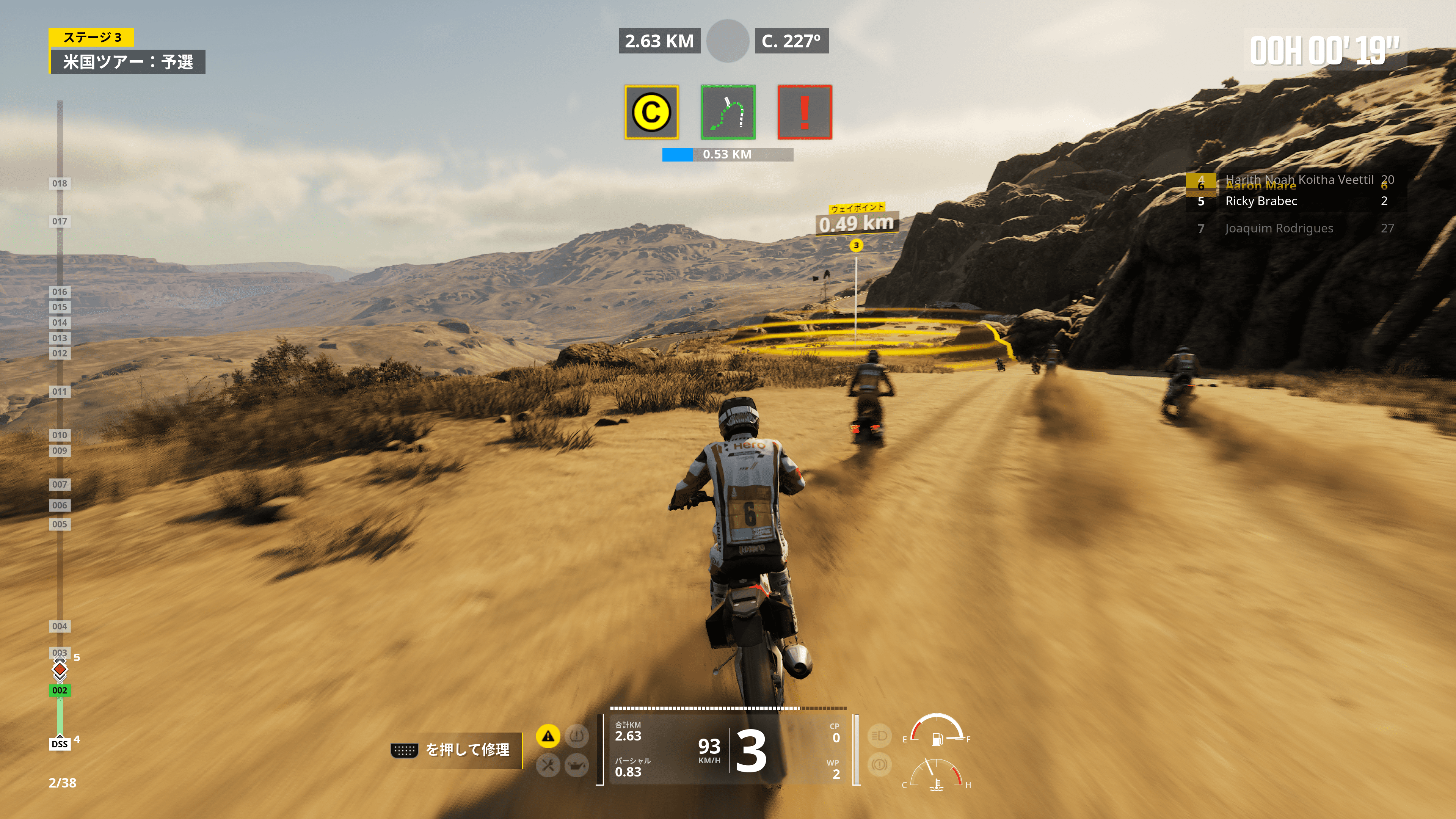Image resolution: width=1456 pixels, height=819 pixels.
Task: Jump to roadbook marker 011
Action: pyautogui.click(x=60, y=391)
